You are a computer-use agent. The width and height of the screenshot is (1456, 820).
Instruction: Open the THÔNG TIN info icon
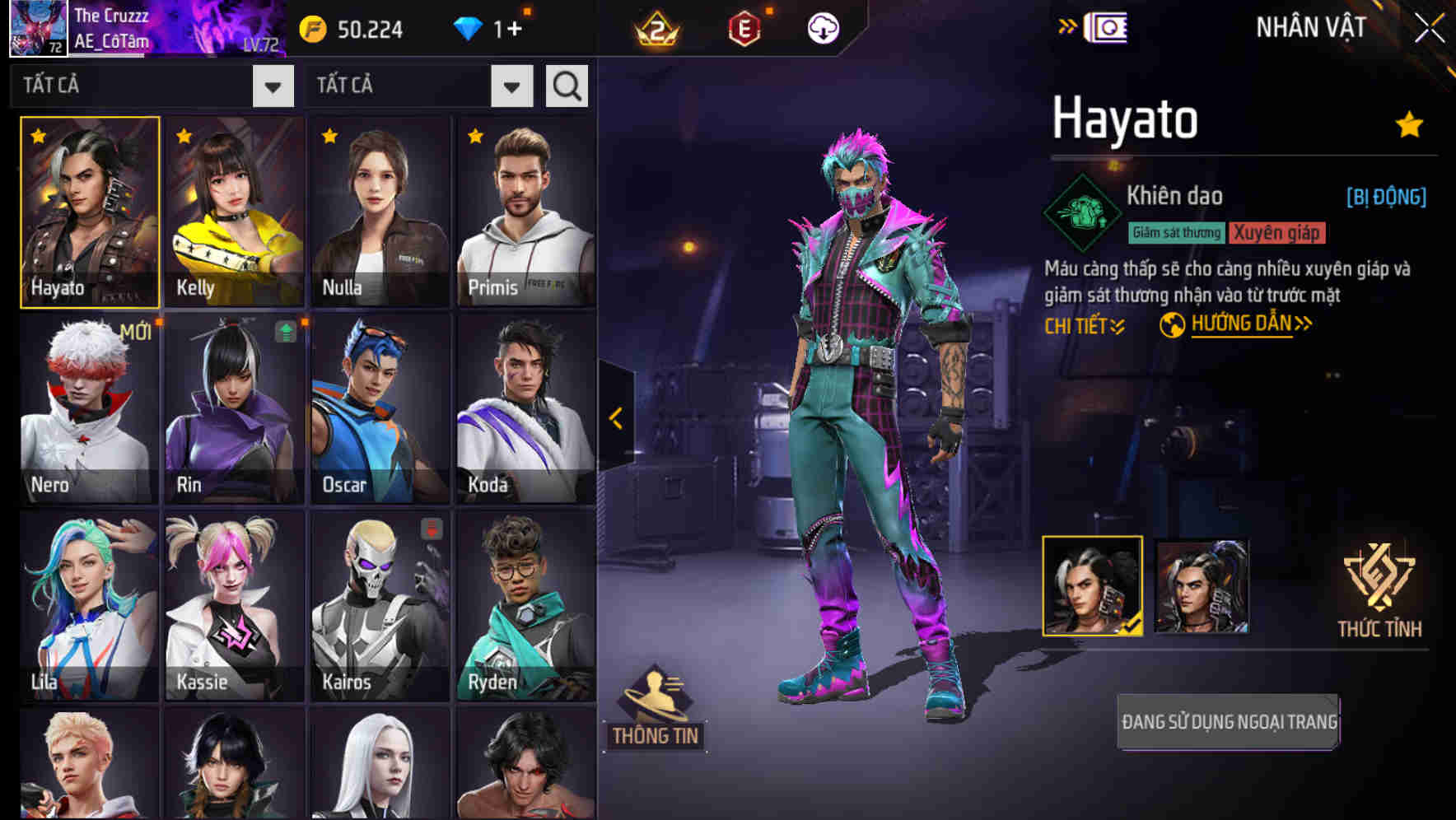[x=656, y=708]
